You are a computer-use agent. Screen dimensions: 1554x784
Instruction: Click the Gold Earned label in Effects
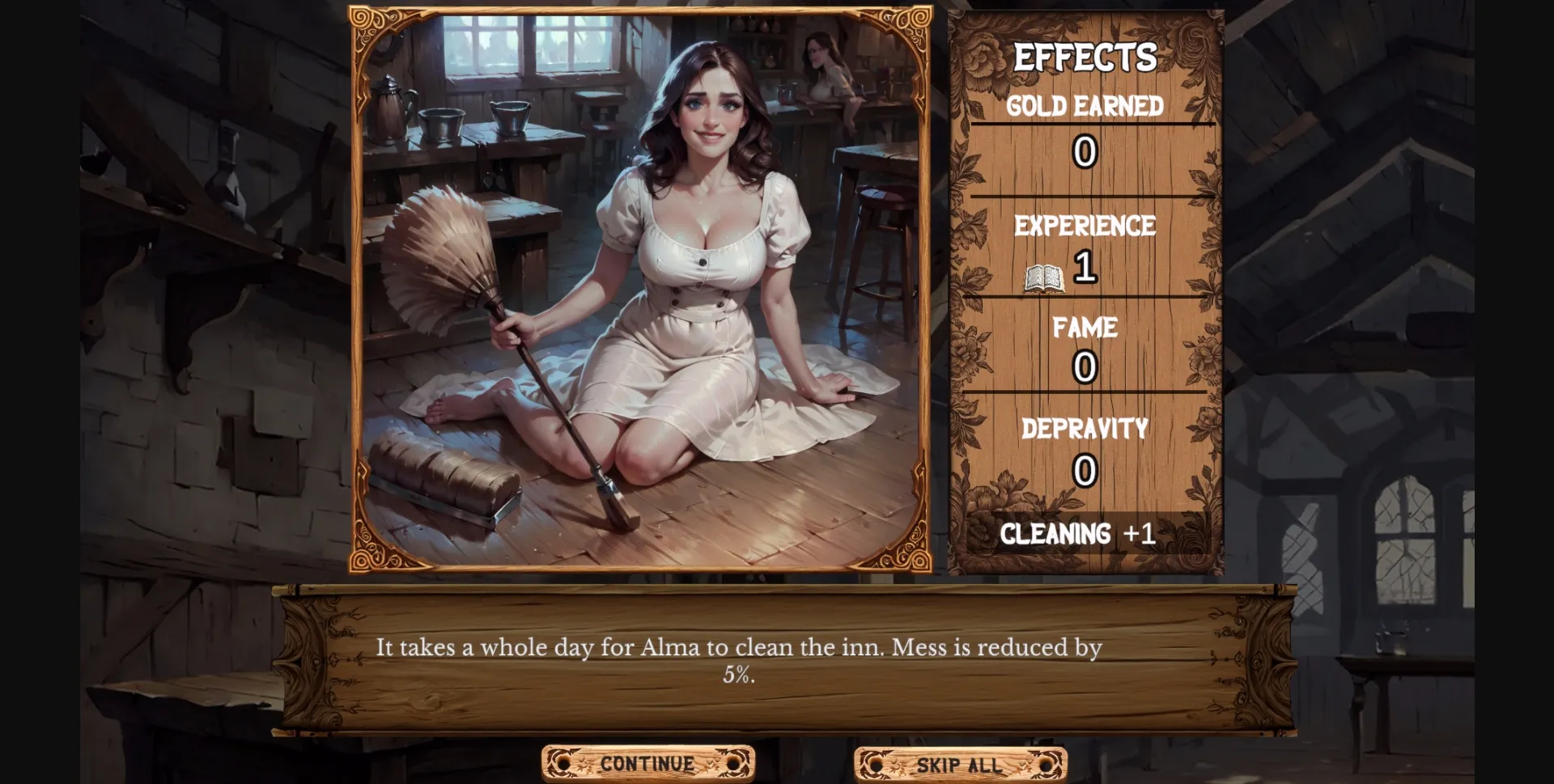coord(1084,104)
